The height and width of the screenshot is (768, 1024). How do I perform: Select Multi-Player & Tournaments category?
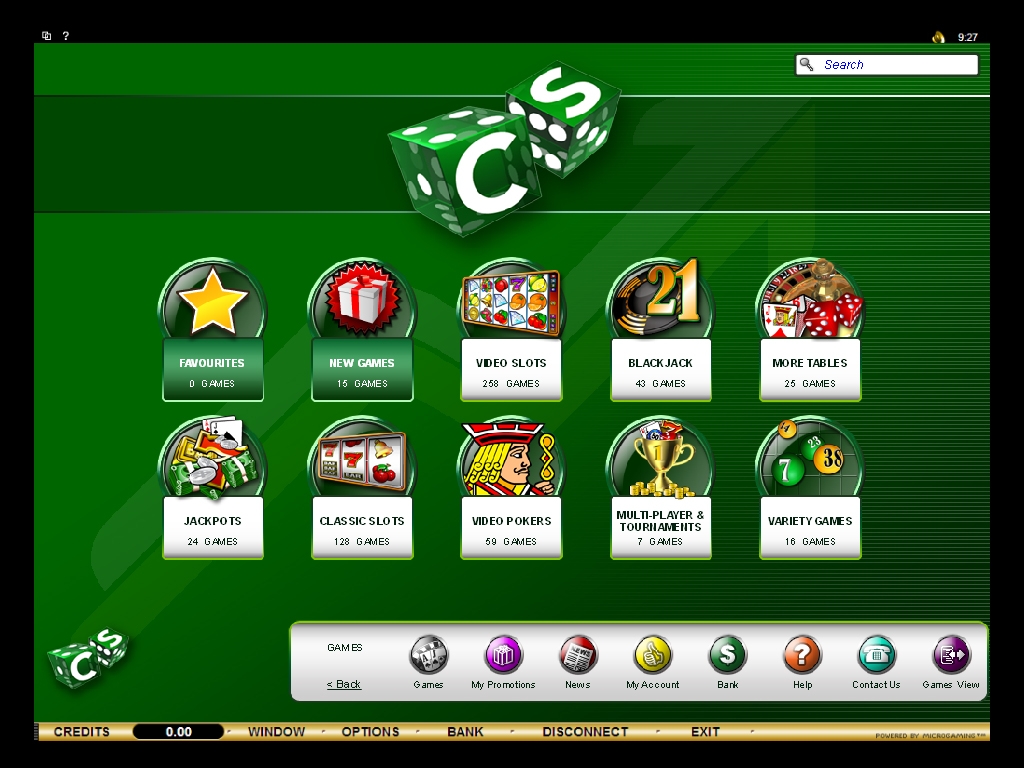[660, 526]
